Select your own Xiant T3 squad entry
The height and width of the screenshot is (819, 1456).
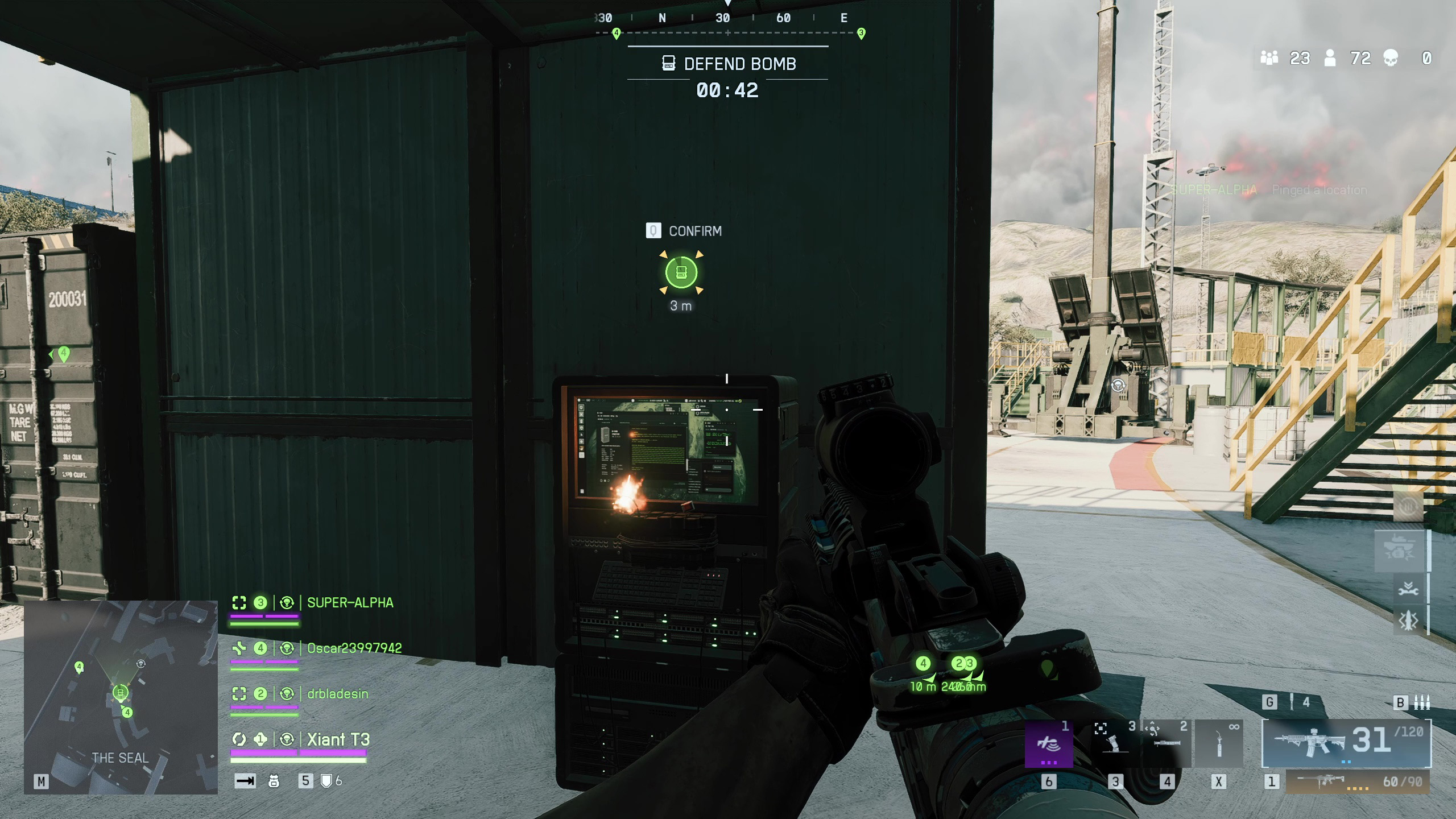click(x=338, y=739)
